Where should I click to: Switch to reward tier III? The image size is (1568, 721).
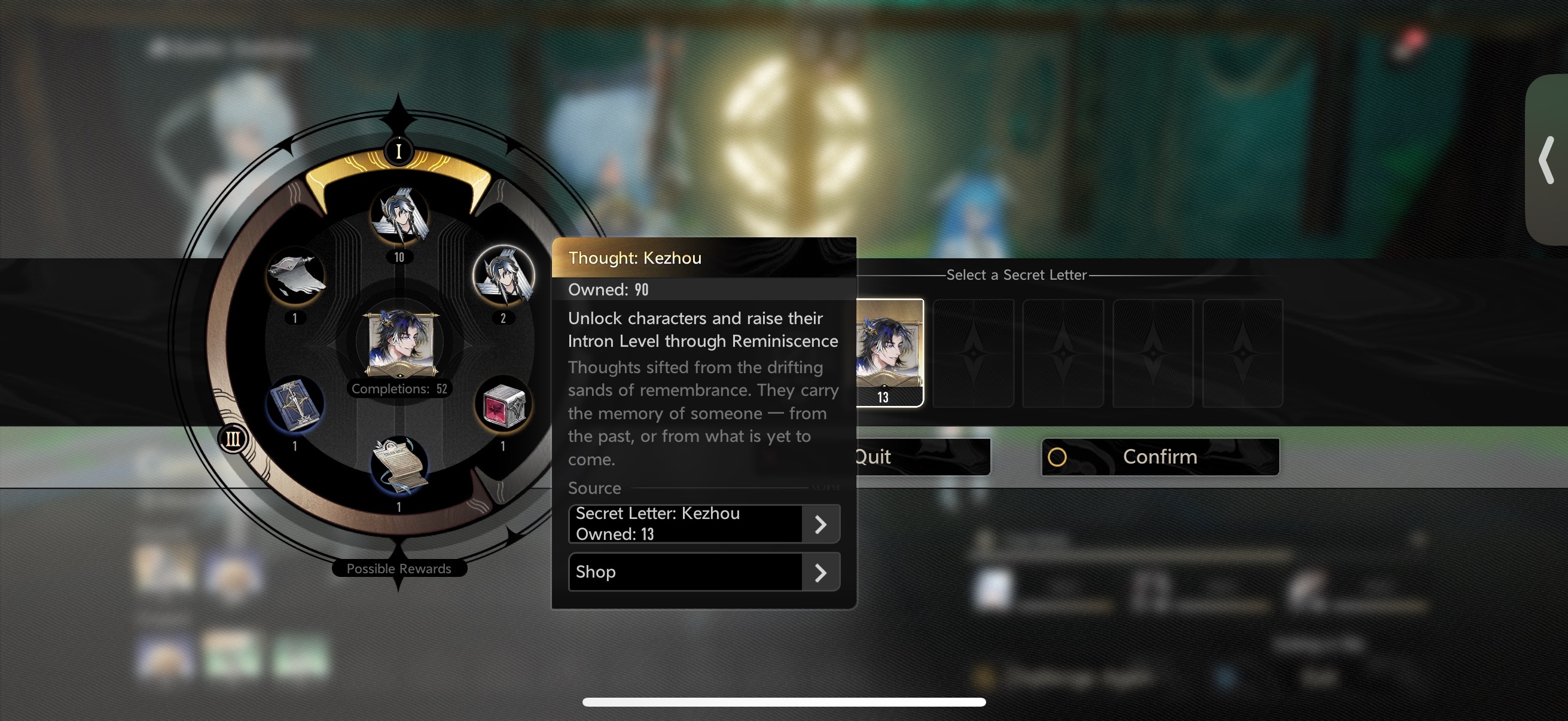tap(233, 439)
